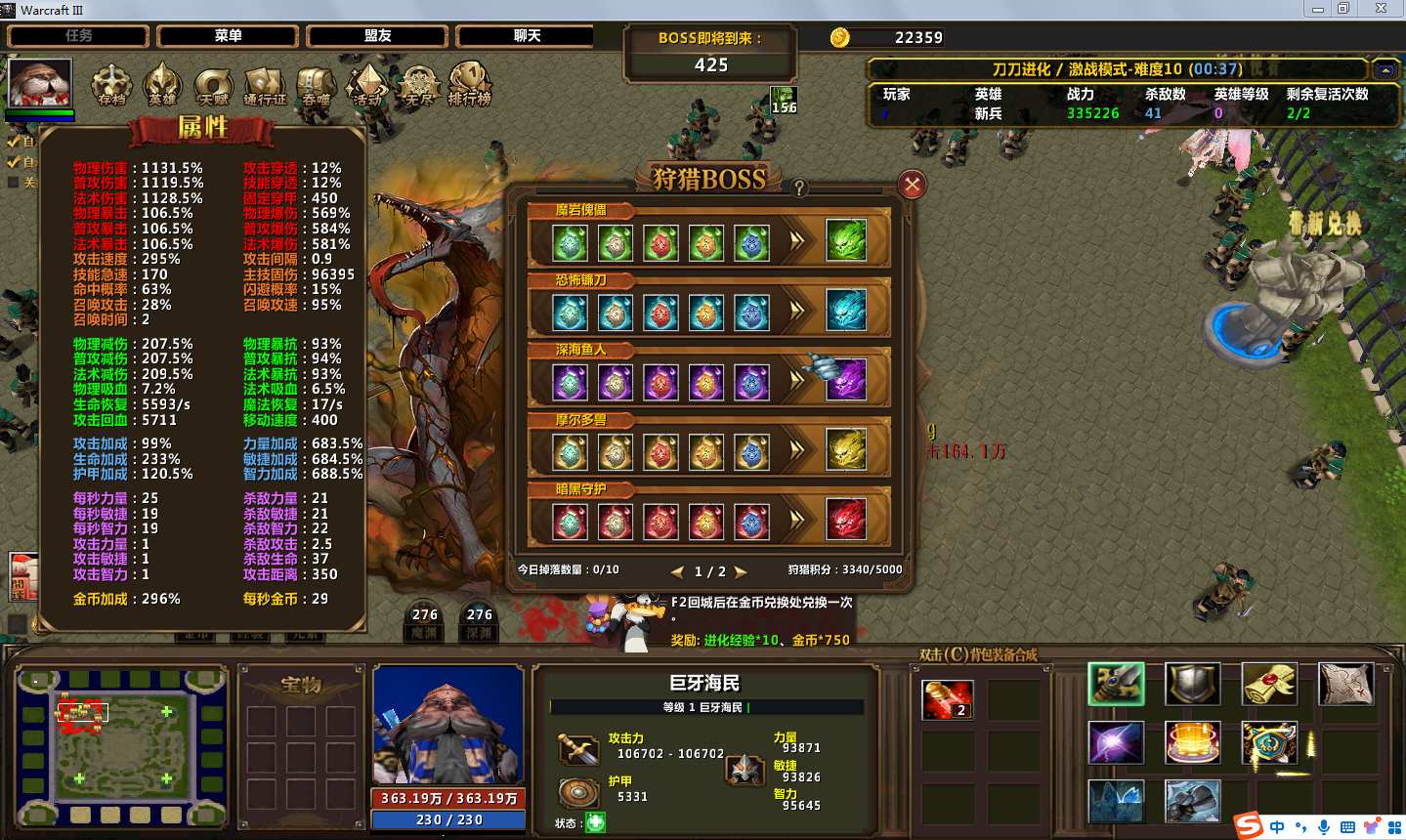Select the green 腐岩傀儡 boss skull

click(846, 240)
